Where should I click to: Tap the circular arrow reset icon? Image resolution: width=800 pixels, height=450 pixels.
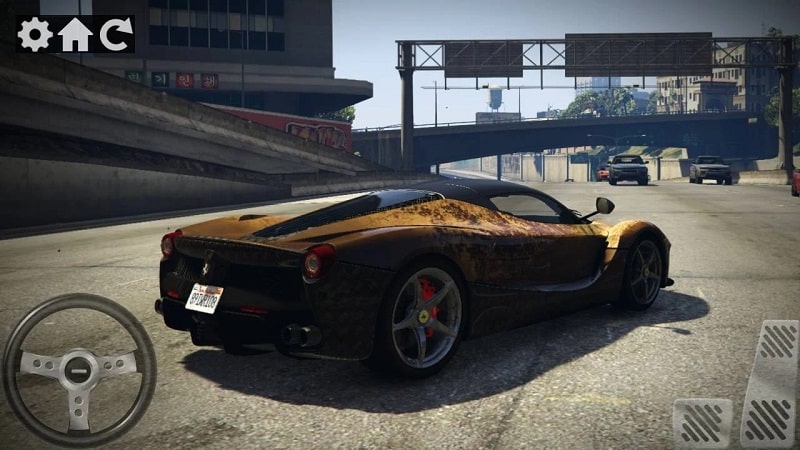[115, 34]
